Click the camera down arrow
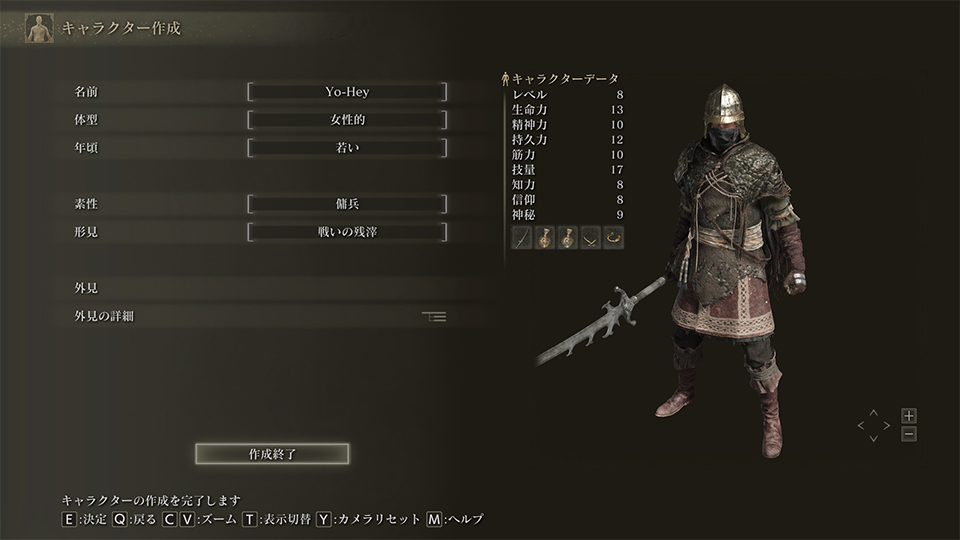The image size is (960, 540). coord(873,437)
